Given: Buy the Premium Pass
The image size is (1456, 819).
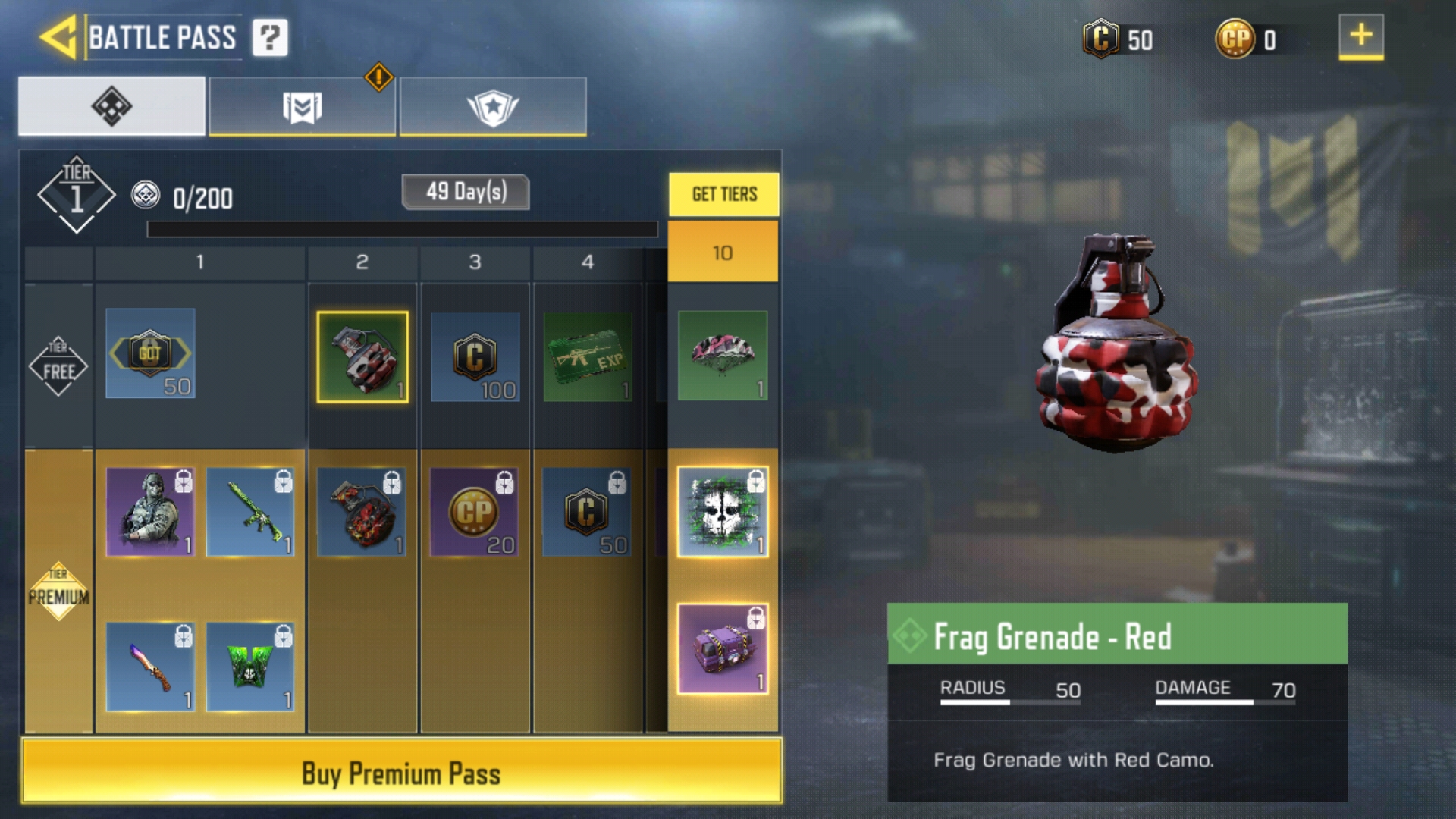Looking at the screenshot, I should (401, 773).
